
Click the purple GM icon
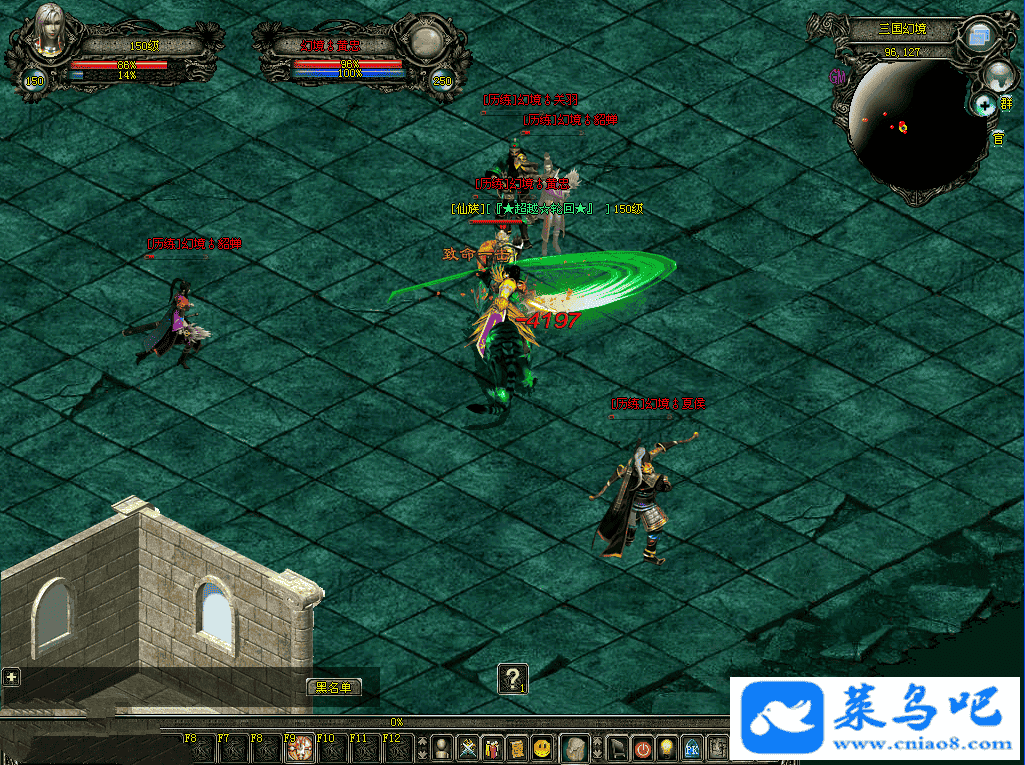(838, 76)
